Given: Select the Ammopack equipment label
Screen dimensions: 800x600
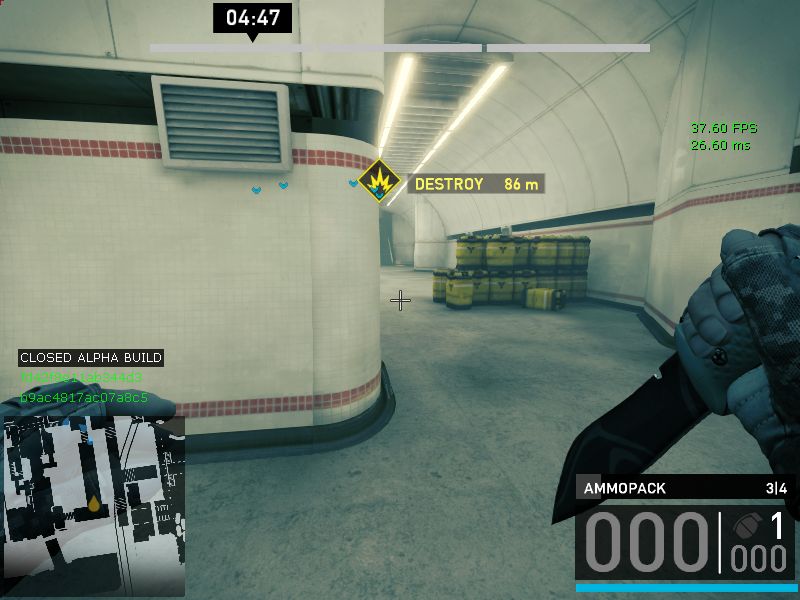Looking at the screenshot, I should tap(626, 488).
